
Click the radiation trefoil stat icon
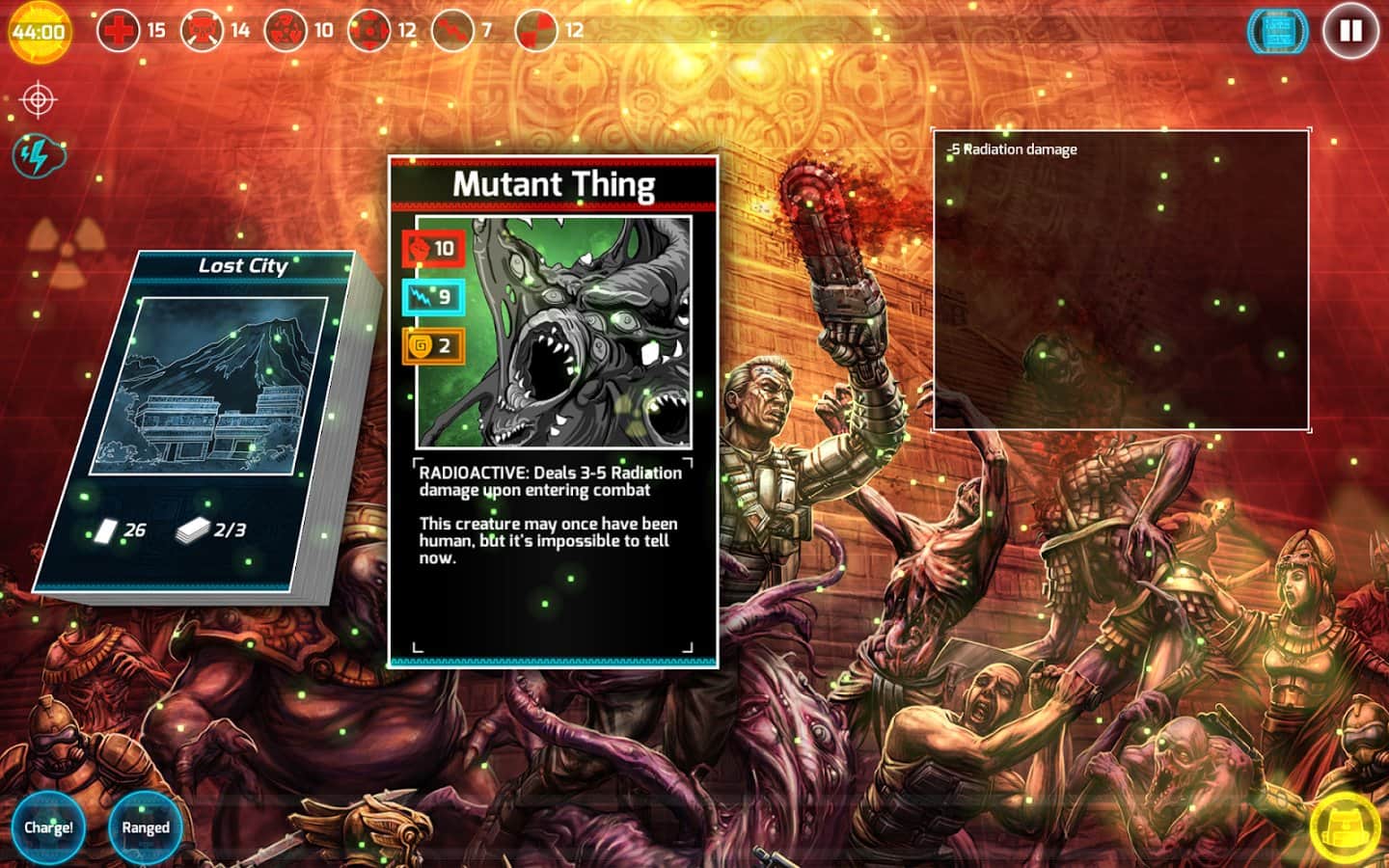tap(286, 30)
